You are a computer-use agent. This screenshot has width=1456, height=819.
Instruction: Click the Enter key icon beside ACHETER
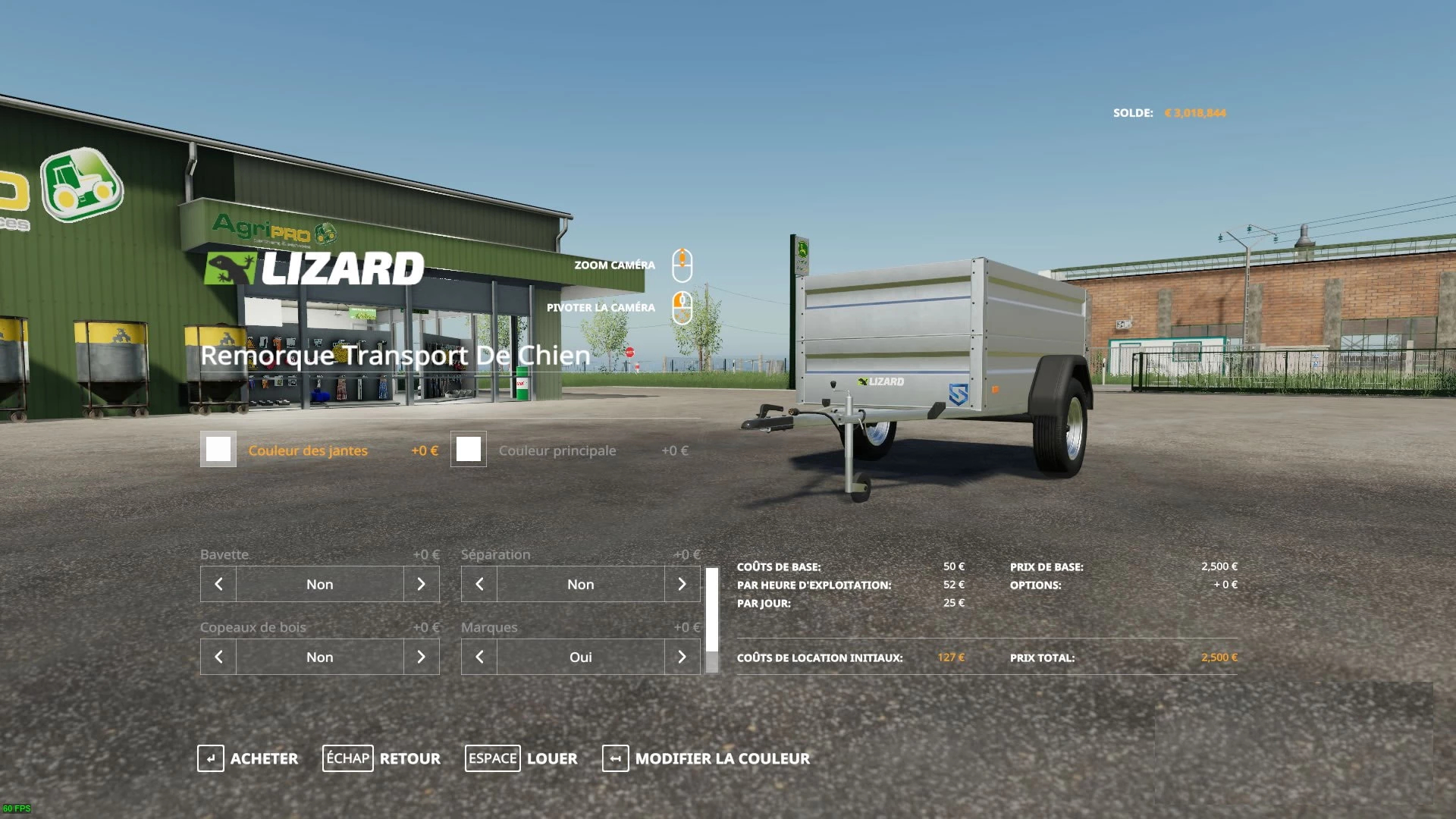(209, 758)
